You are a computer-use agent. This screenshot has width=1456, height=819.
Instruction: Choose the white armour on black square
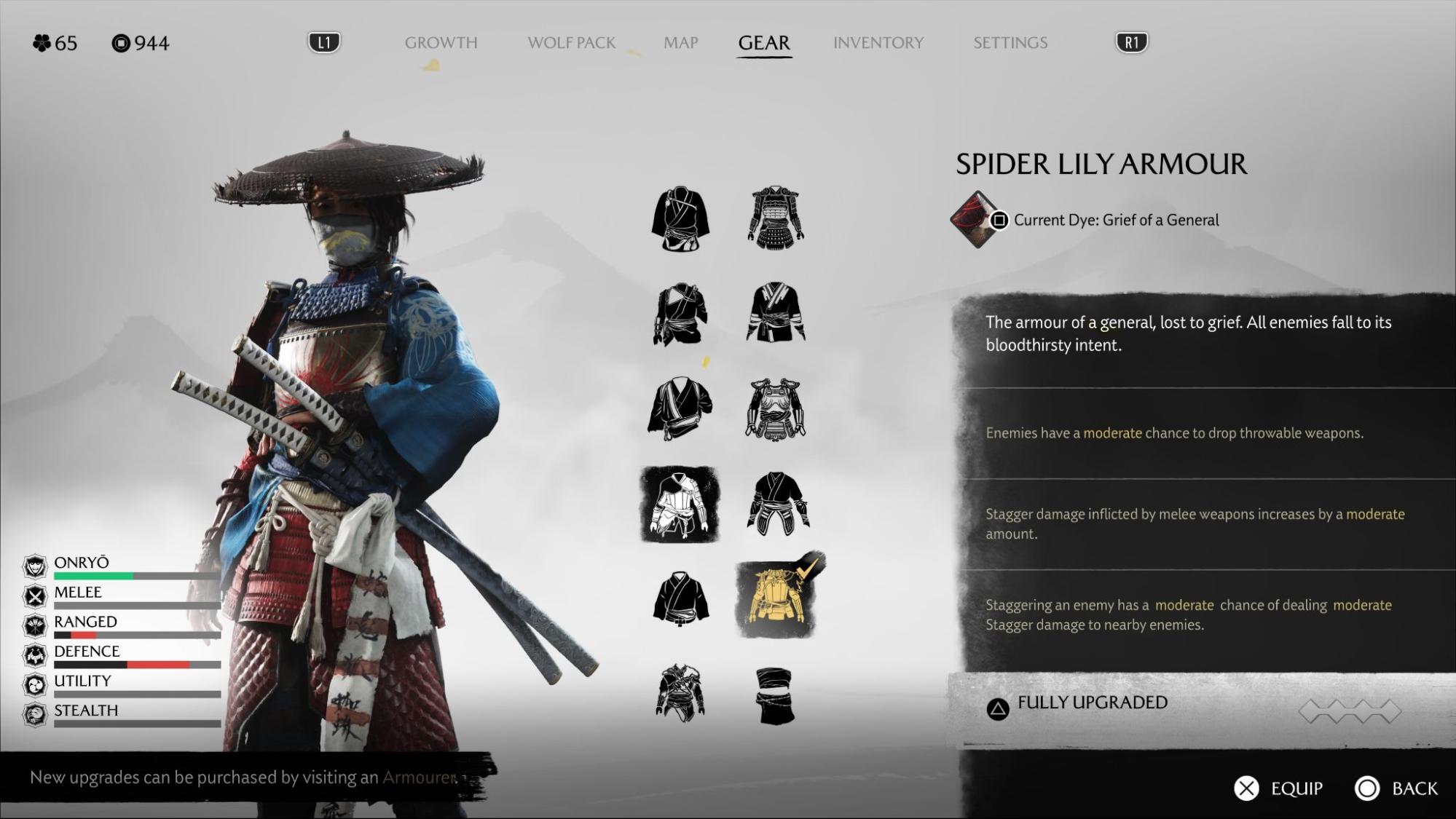point(680,505)
